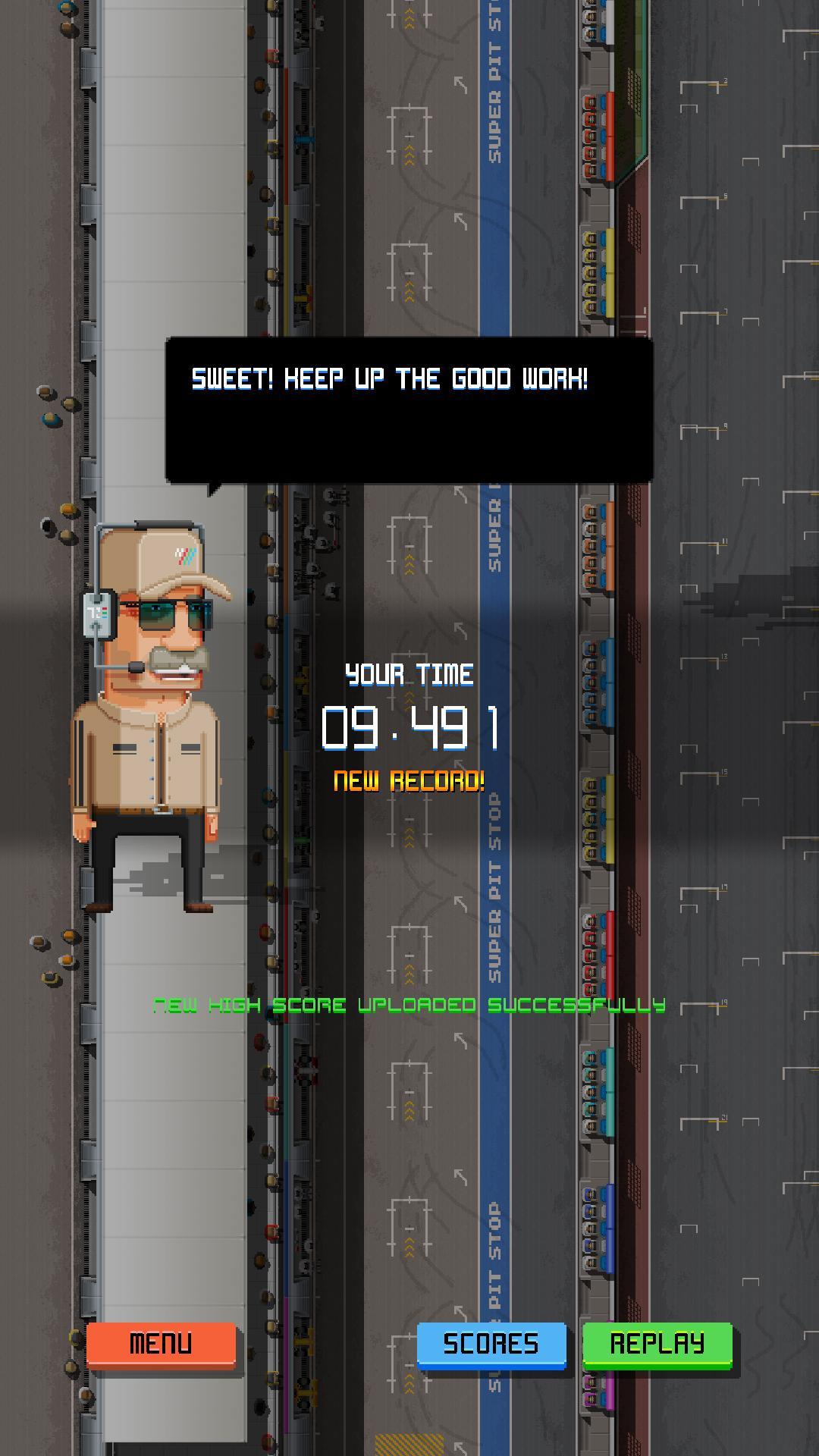Viewport: 819px width, 1456px height.
Task: Return to the main Menu
Action: pos(161,1344)
